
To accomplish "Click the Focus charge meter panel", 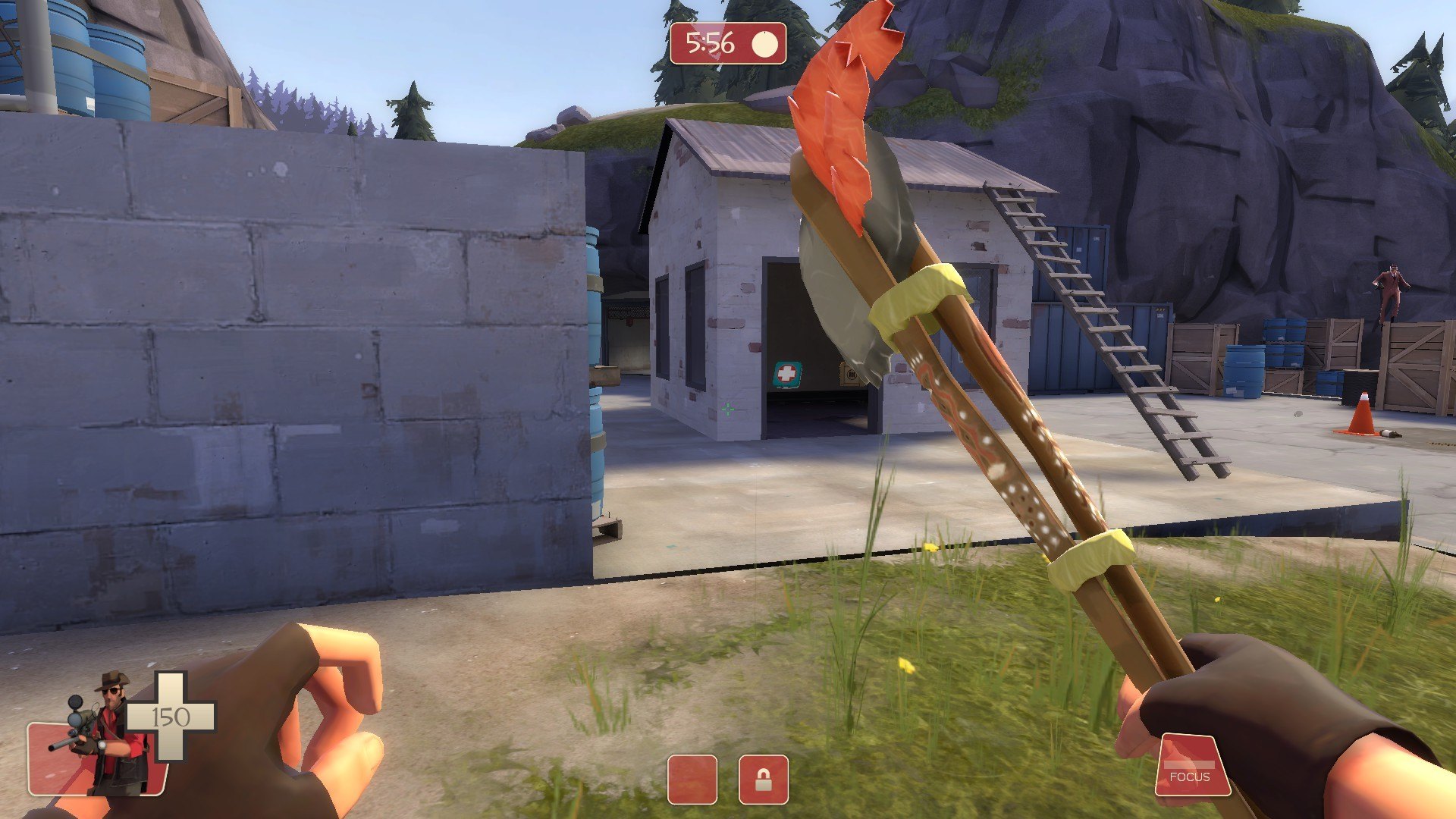I will click(x=1191, y=766).
